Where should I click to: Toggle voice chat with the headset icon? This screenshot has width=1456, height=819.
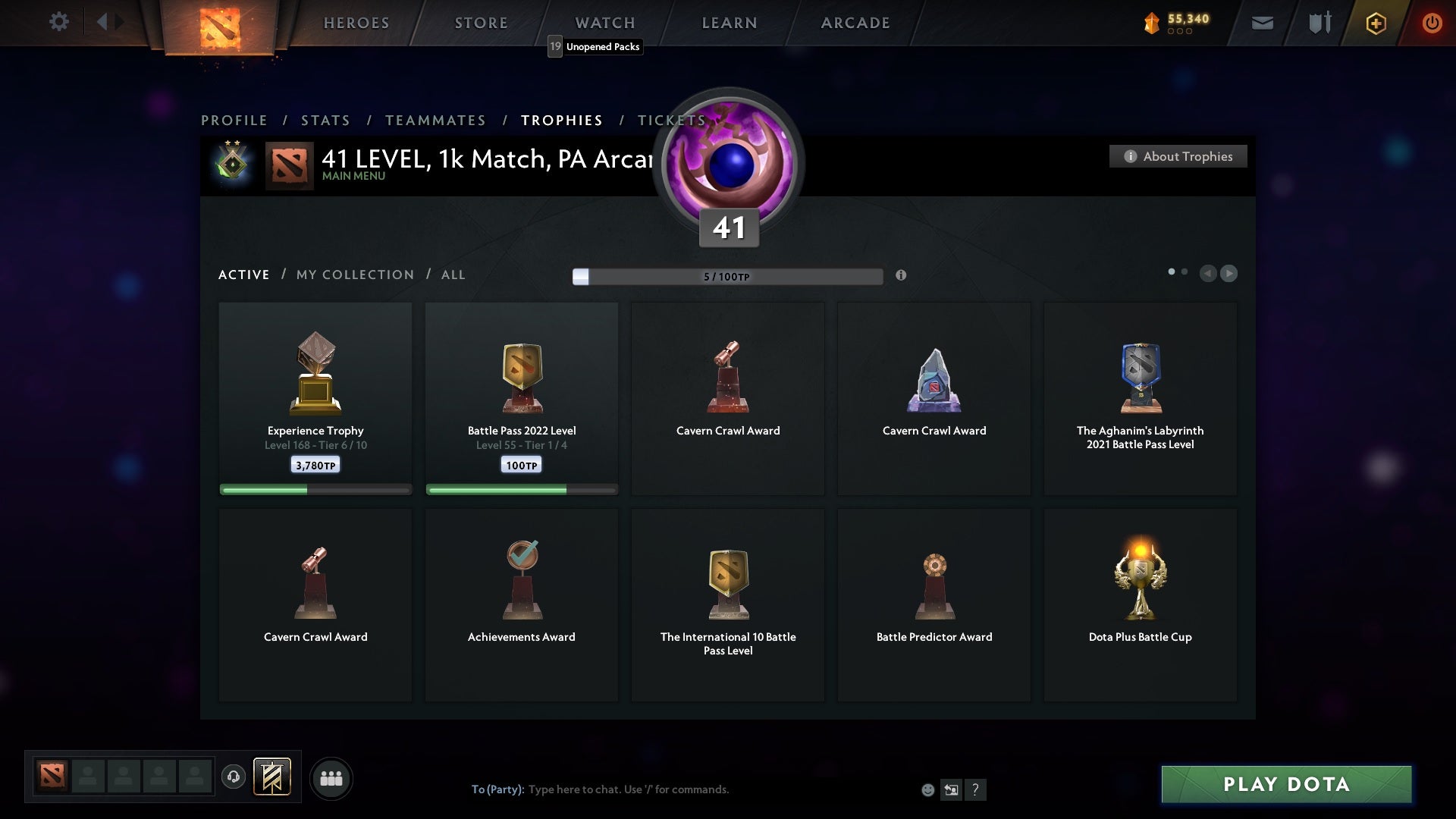(x=234, y=778)
